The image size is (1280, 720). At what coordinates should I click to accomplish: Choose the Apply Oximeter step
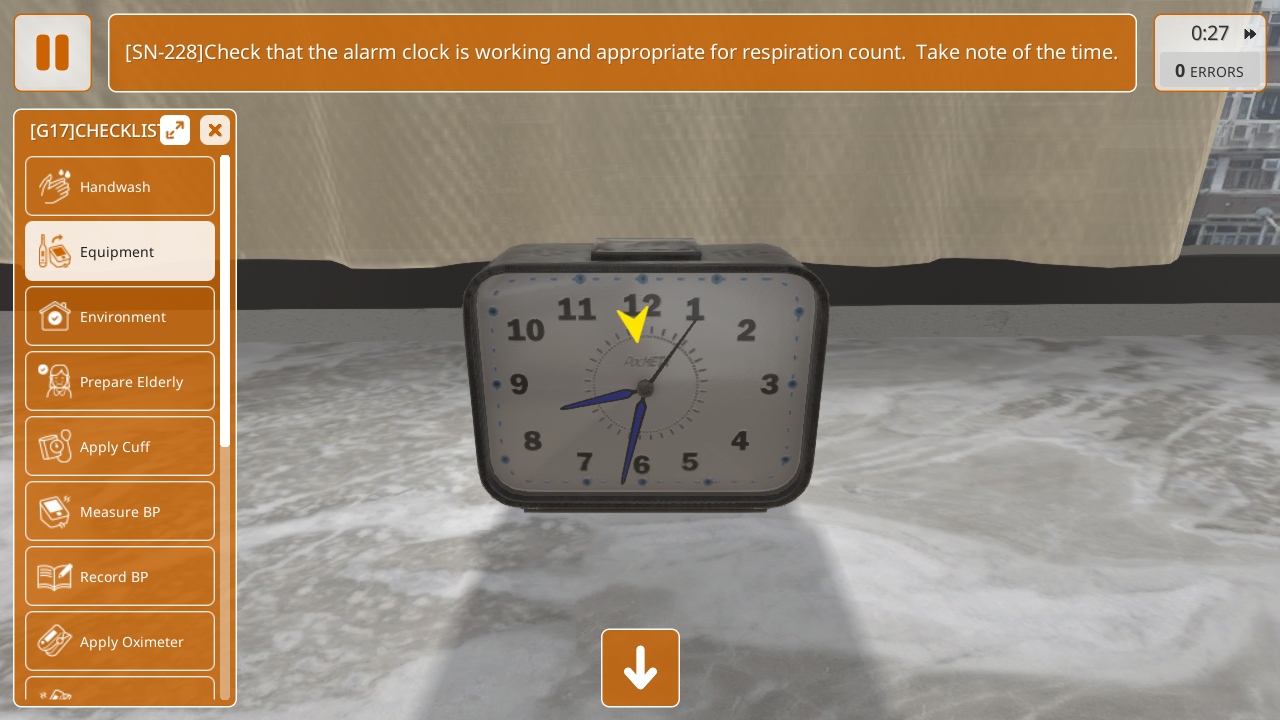coord(120,641)
